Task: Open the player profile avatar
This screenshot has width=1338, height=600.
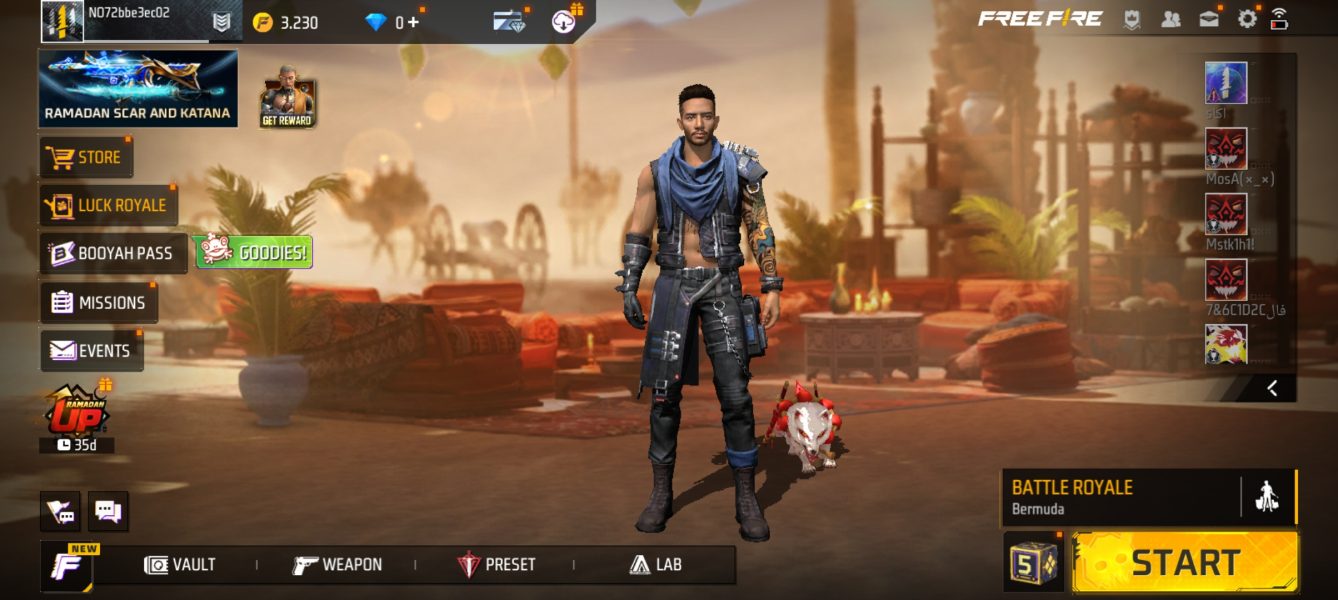Action: click(x=62, y=21)
